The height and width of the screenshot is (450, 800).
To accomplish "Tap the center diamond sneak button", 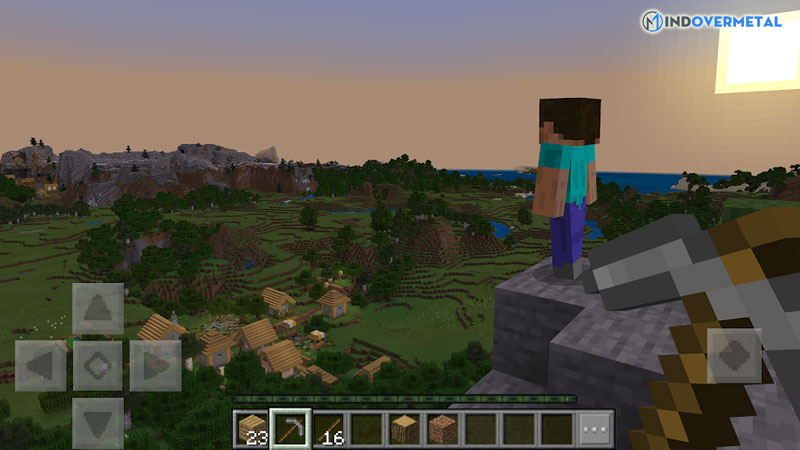I will tap(98, 366).
